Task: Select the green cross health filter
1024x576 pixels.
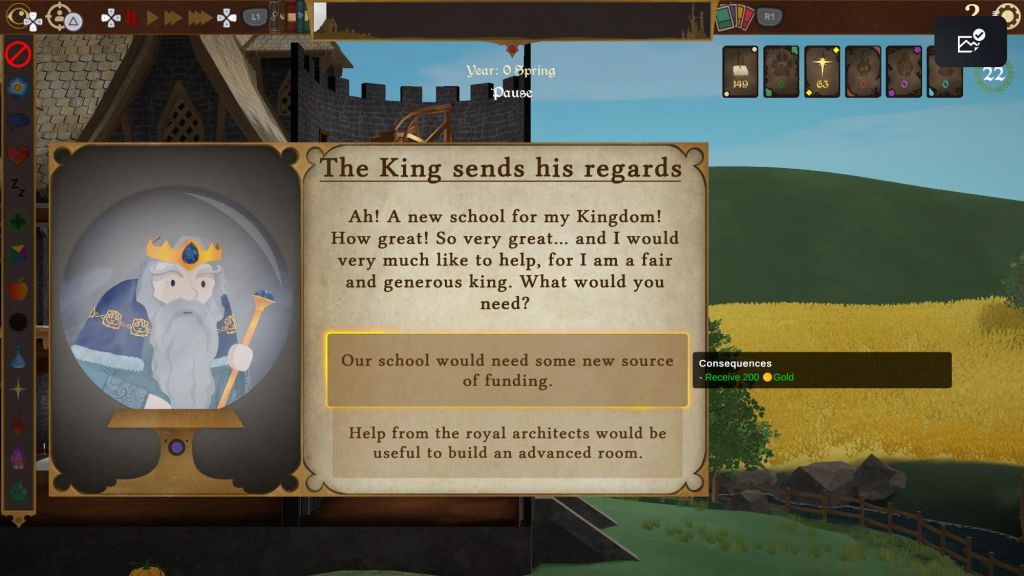Action: (x=18, y=222)
